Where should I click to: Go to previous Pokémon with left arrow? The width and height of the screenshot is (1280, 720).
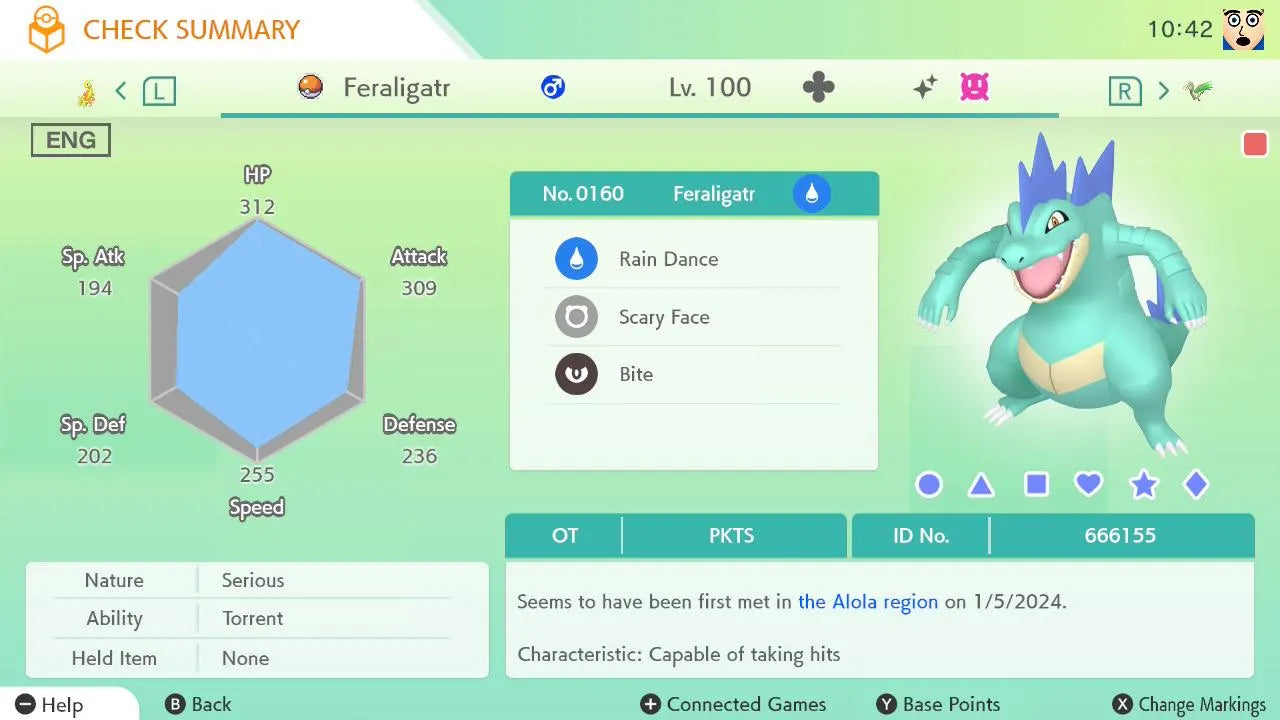coord(121,92)
